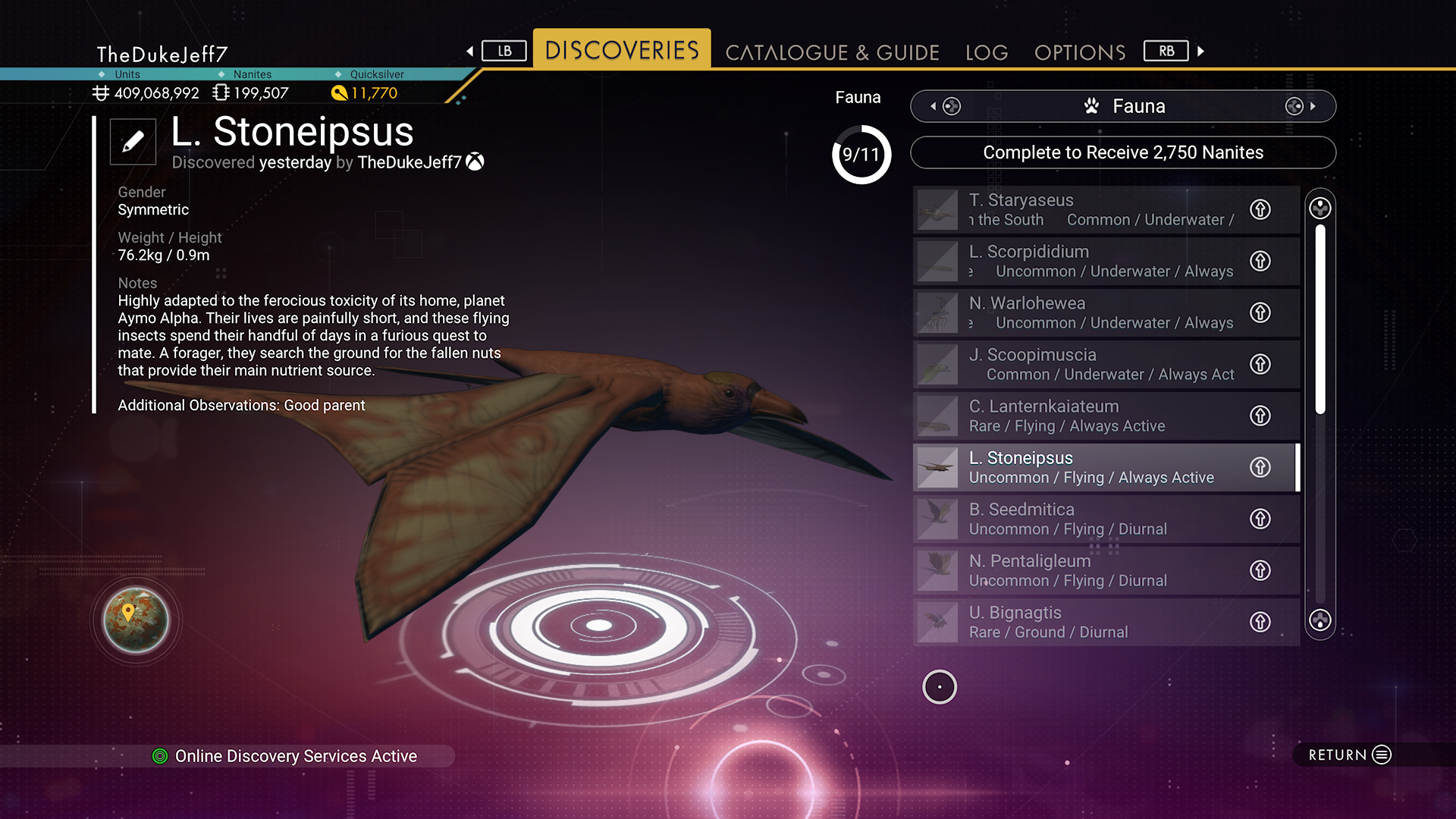This screenshot has height=819, width=1456.
Task: Select the Discoveries tab
Action: click(622, 50)
